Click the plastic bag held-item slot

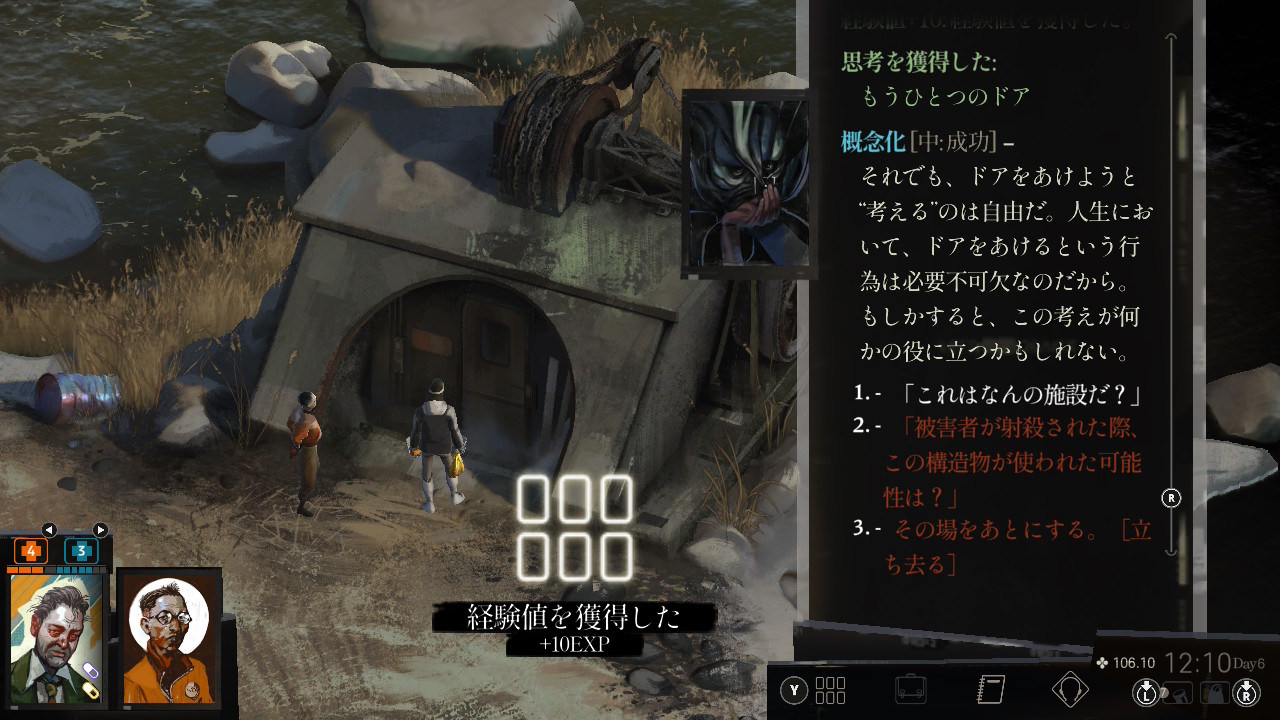point(1214,691)
